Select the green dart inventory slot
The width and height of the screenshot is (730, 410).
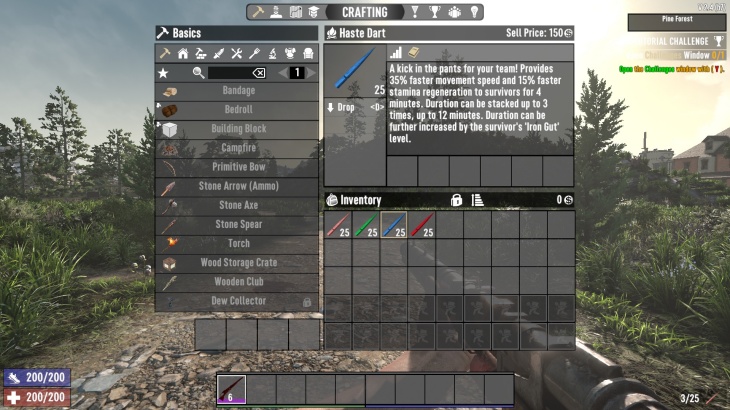click(x=366, y=225)
